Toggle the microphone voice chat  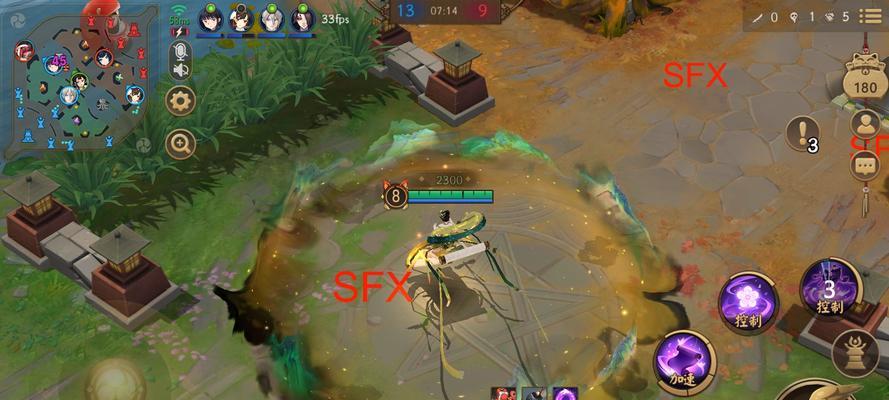point(181,51)
